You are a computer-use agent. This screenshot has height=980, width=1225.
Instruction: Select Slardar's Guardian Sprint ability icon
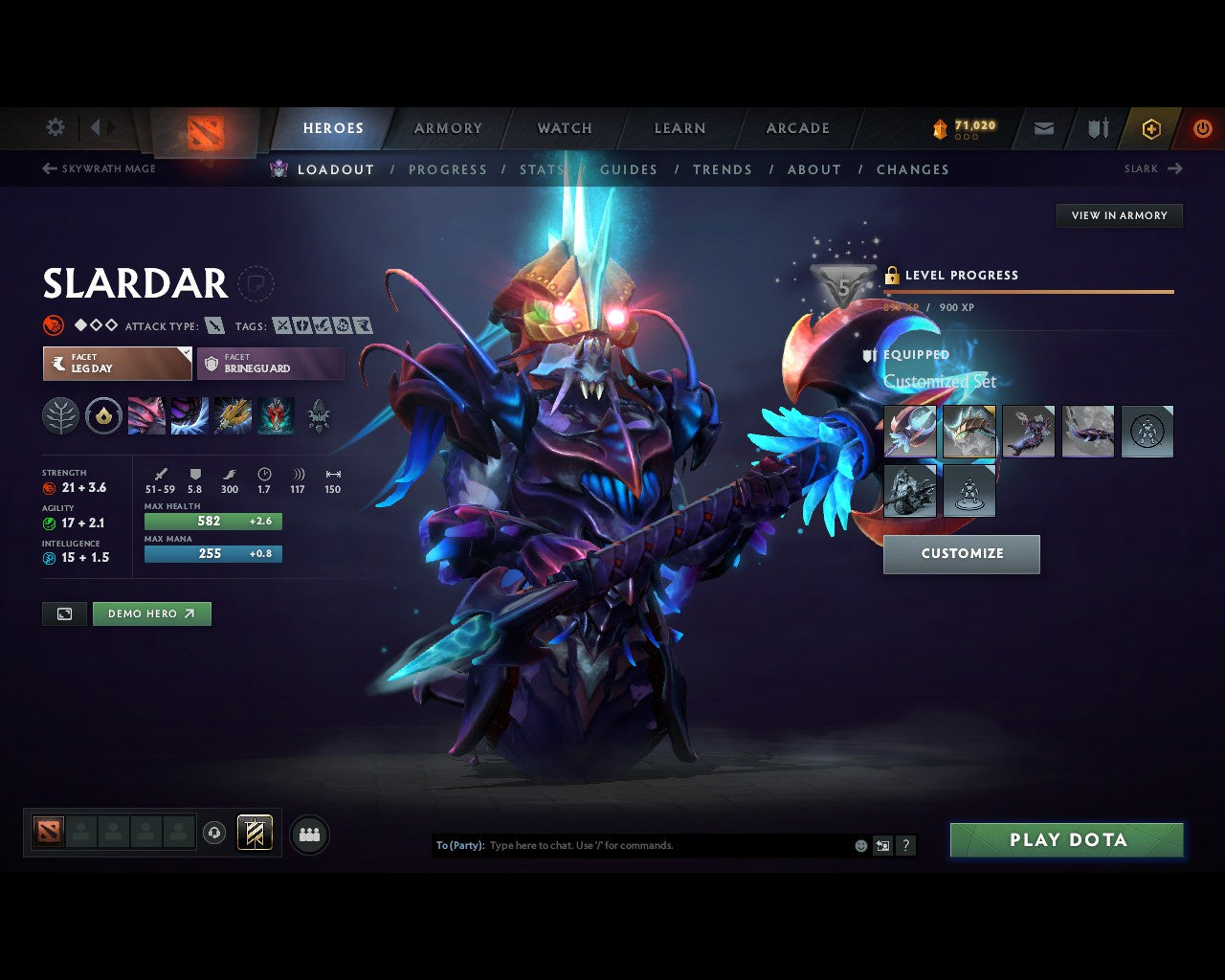[x=145, y=414]
